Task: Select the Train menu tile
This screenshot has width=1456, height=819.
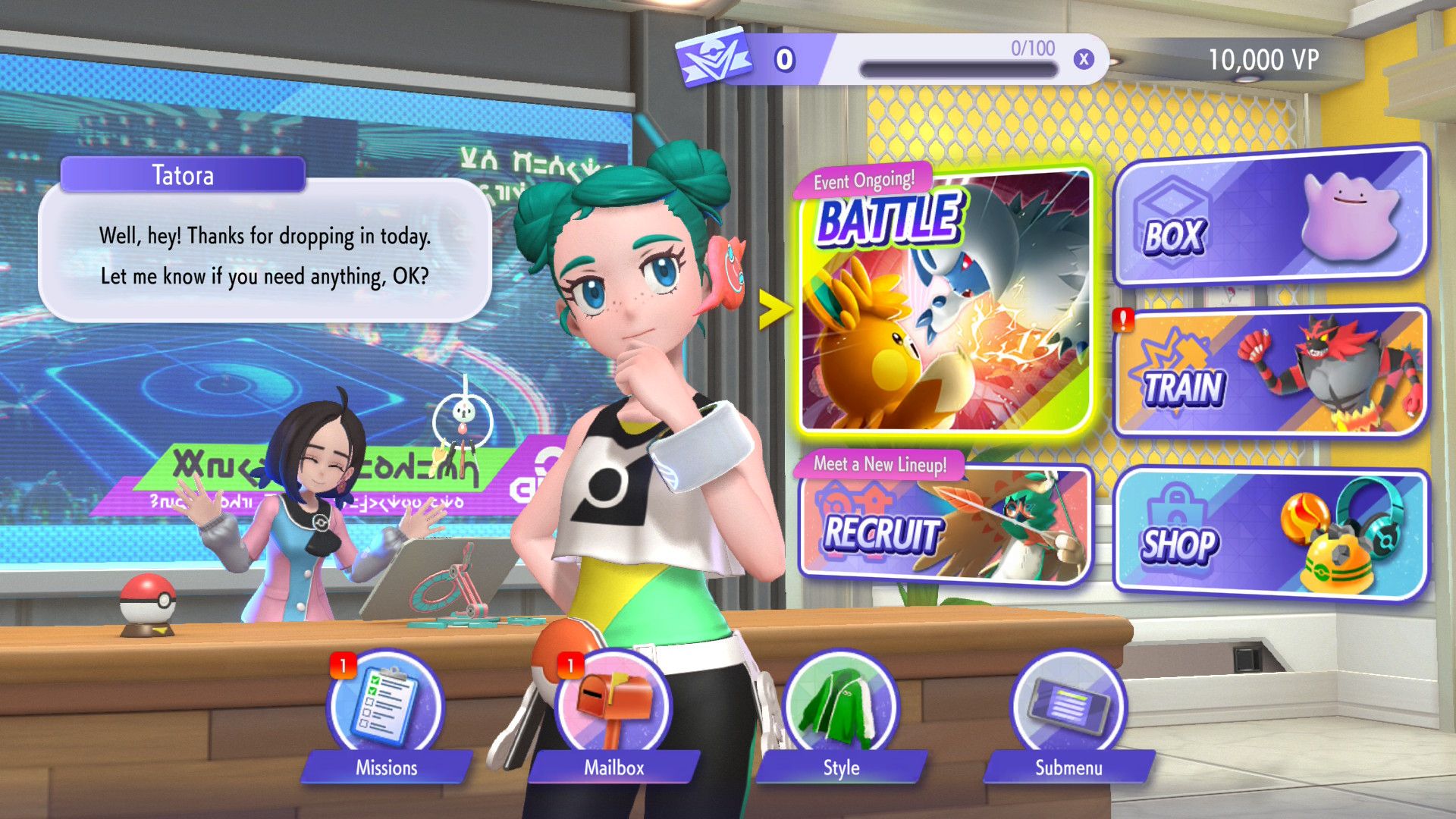Action: coord(1270,373)
